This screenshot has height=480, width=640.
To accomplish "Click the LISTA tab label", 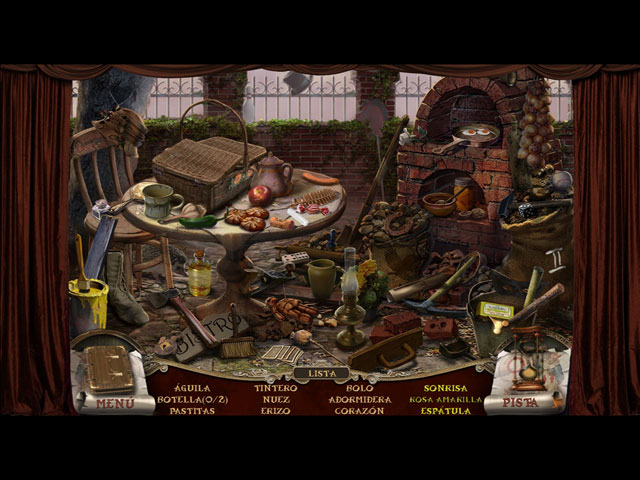I will coord(321,372).
